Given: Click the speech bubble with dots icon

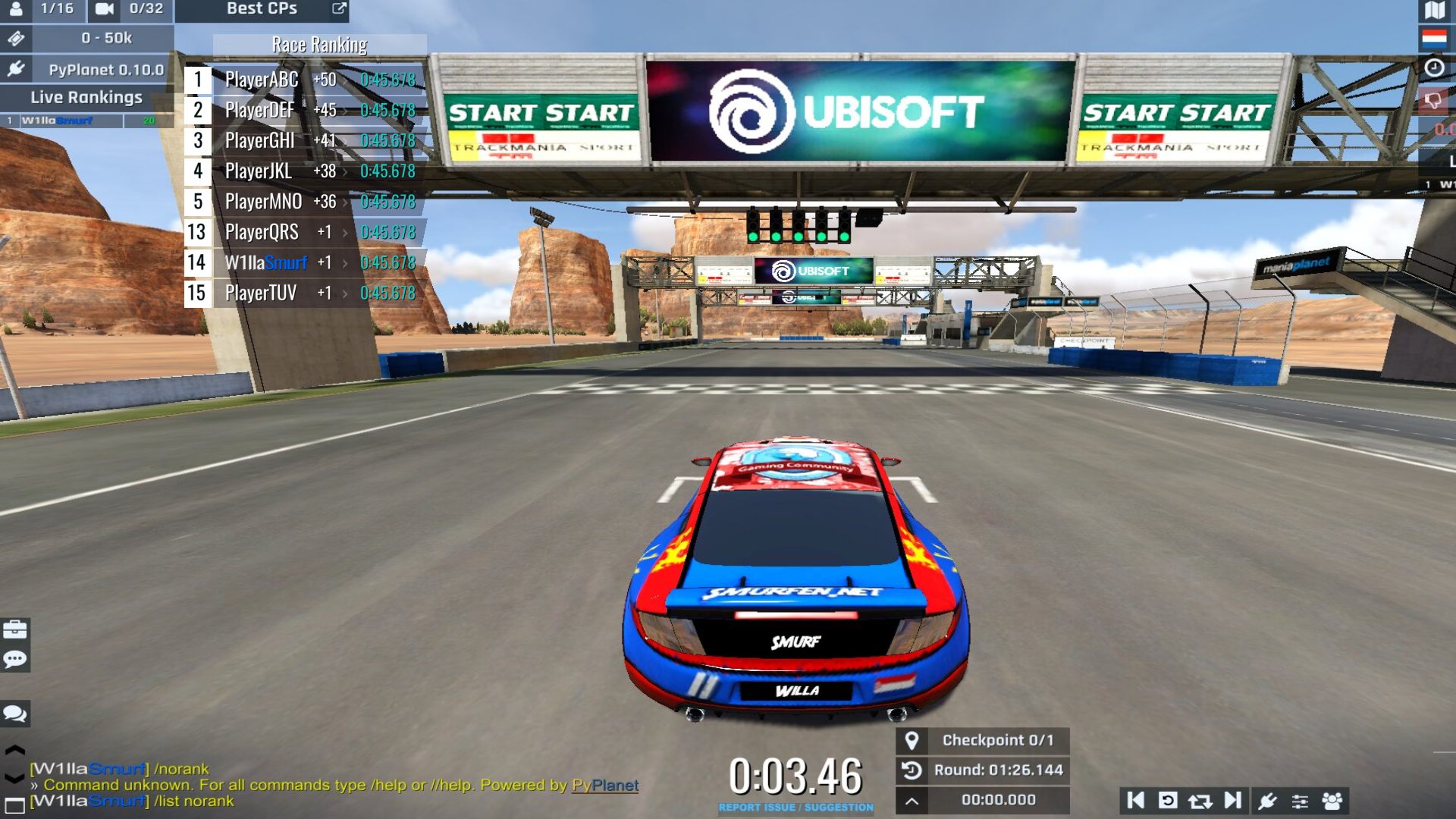Looking at the screenshot, I should 15,659.
